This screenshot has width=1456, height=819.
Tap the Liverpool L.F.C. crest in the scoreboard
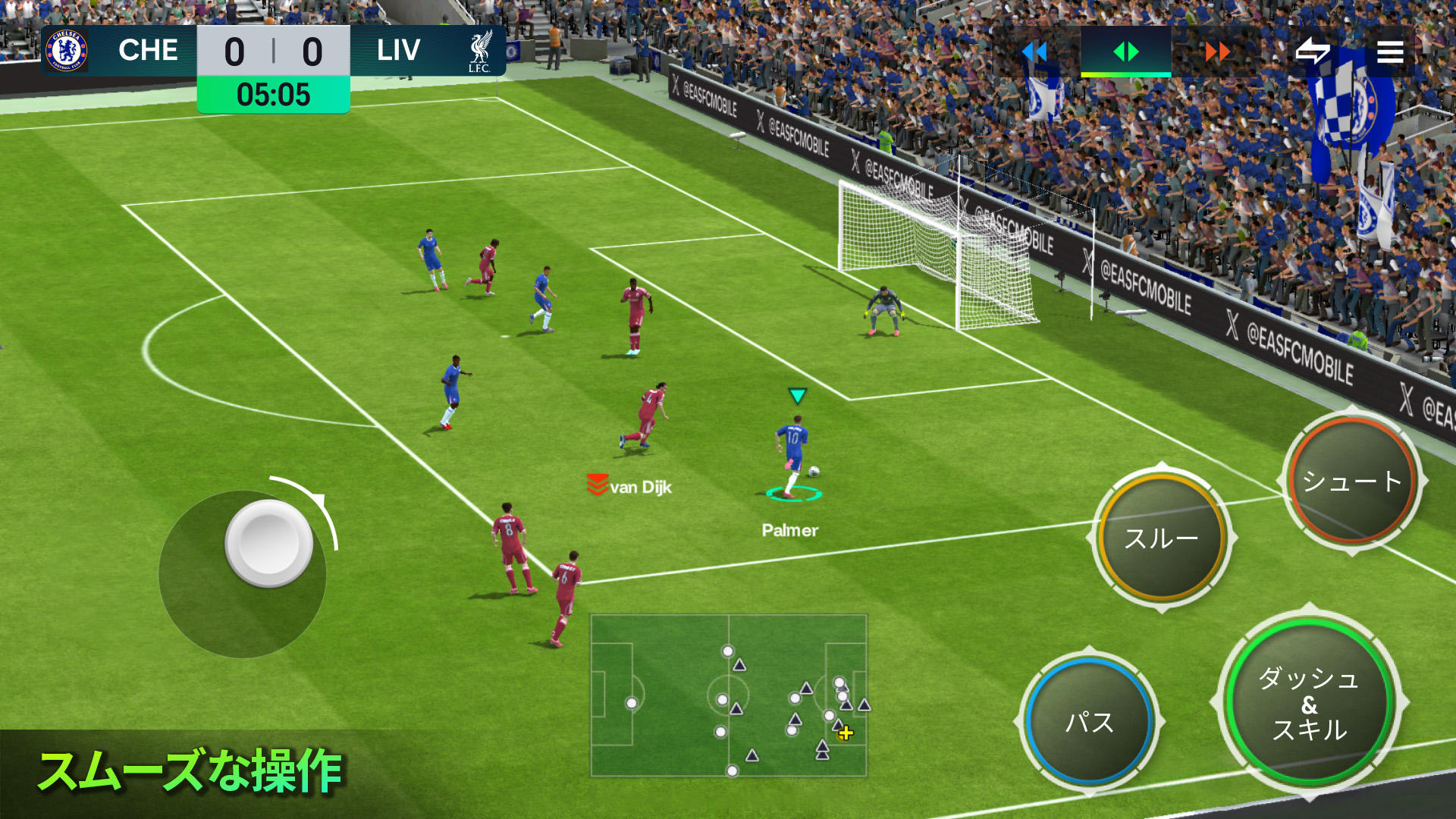(x=480, y=51)
